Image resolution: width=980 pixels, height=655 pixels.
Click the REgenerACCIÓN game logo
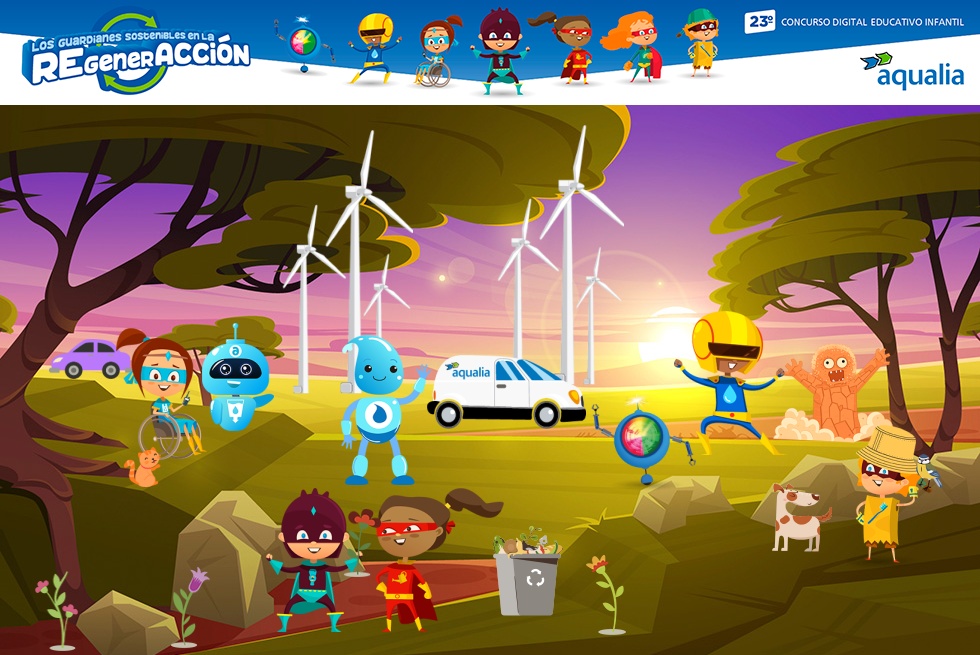click(x=138, y=54)
